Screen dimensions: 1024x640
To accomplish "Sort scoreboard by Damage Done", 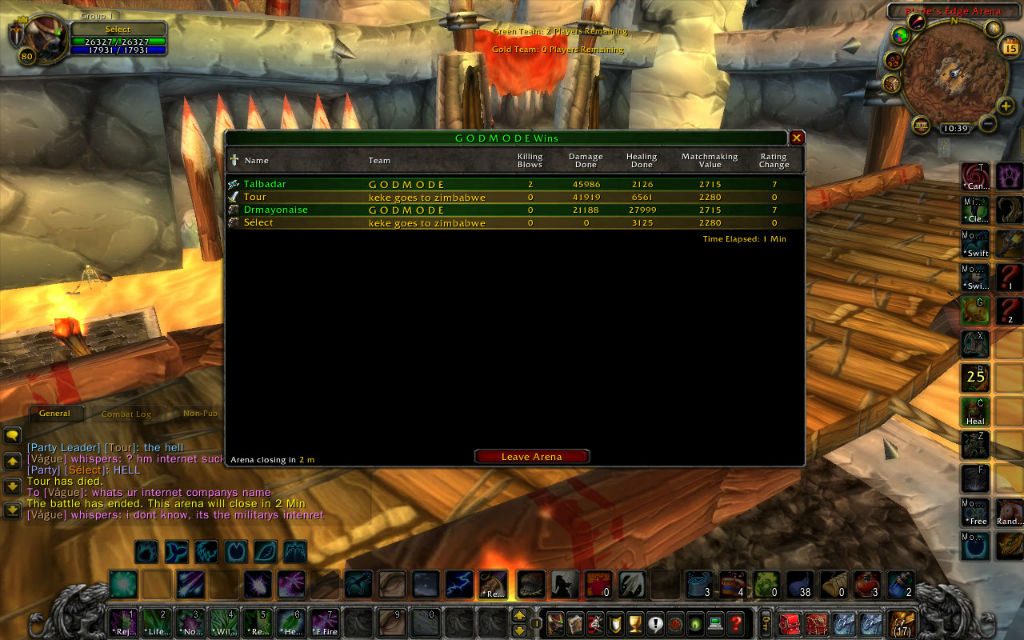I will 585,160.
